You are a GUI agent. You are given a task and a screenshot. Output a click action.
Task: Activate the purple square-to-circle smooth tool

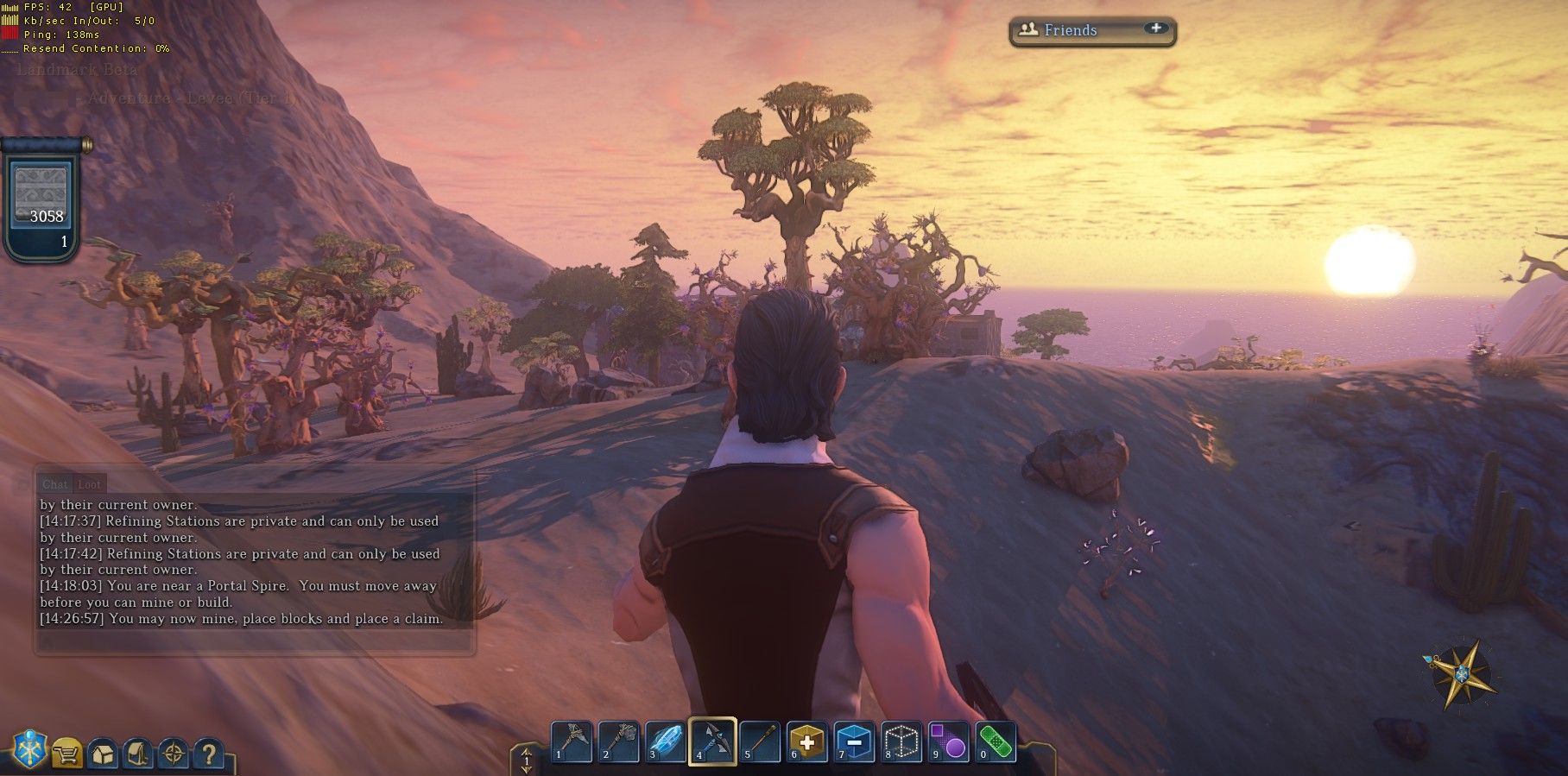coord(948,741)
